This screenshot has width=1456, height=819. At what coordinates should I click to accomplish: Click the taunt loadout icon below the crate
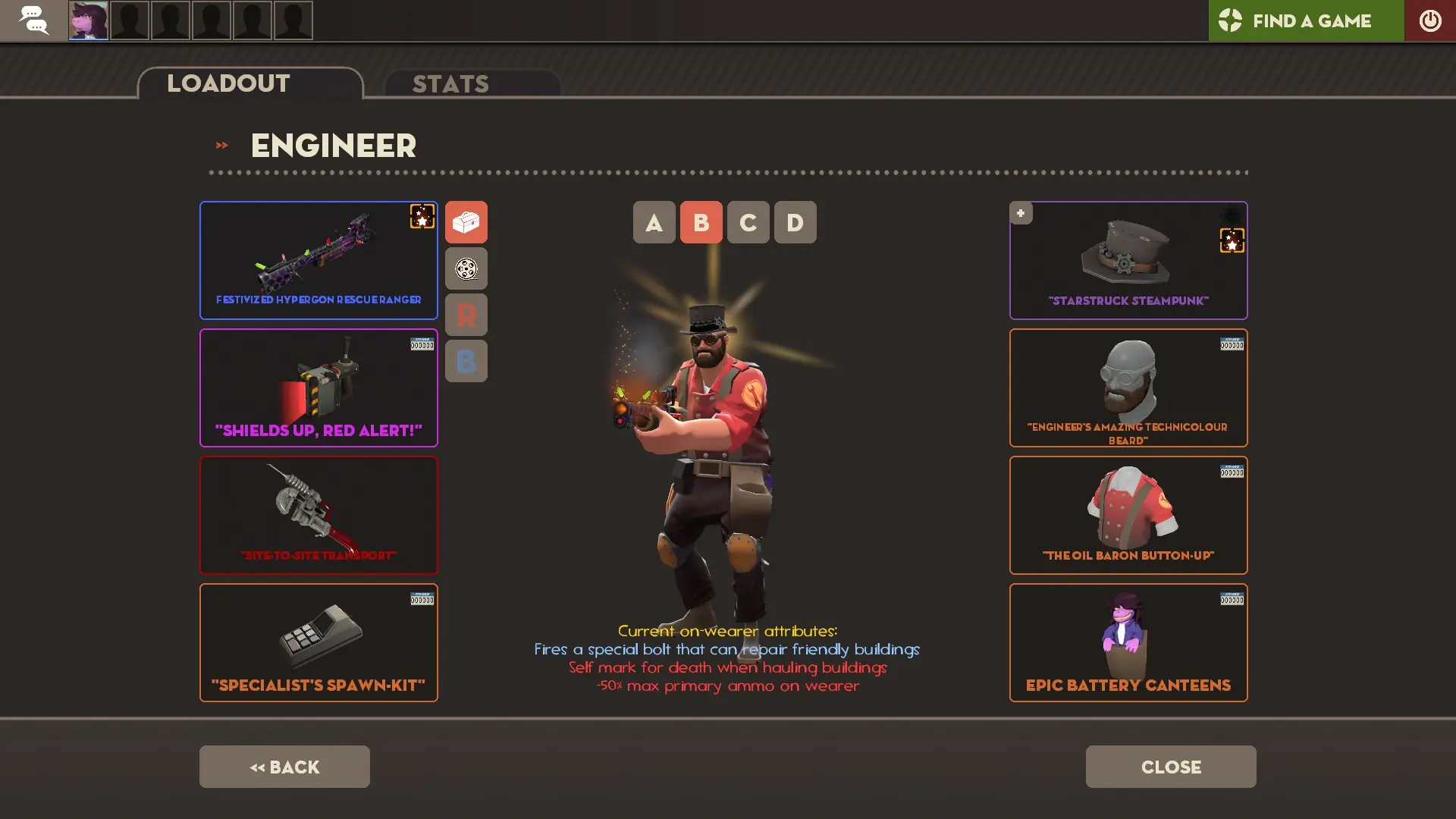466,268
